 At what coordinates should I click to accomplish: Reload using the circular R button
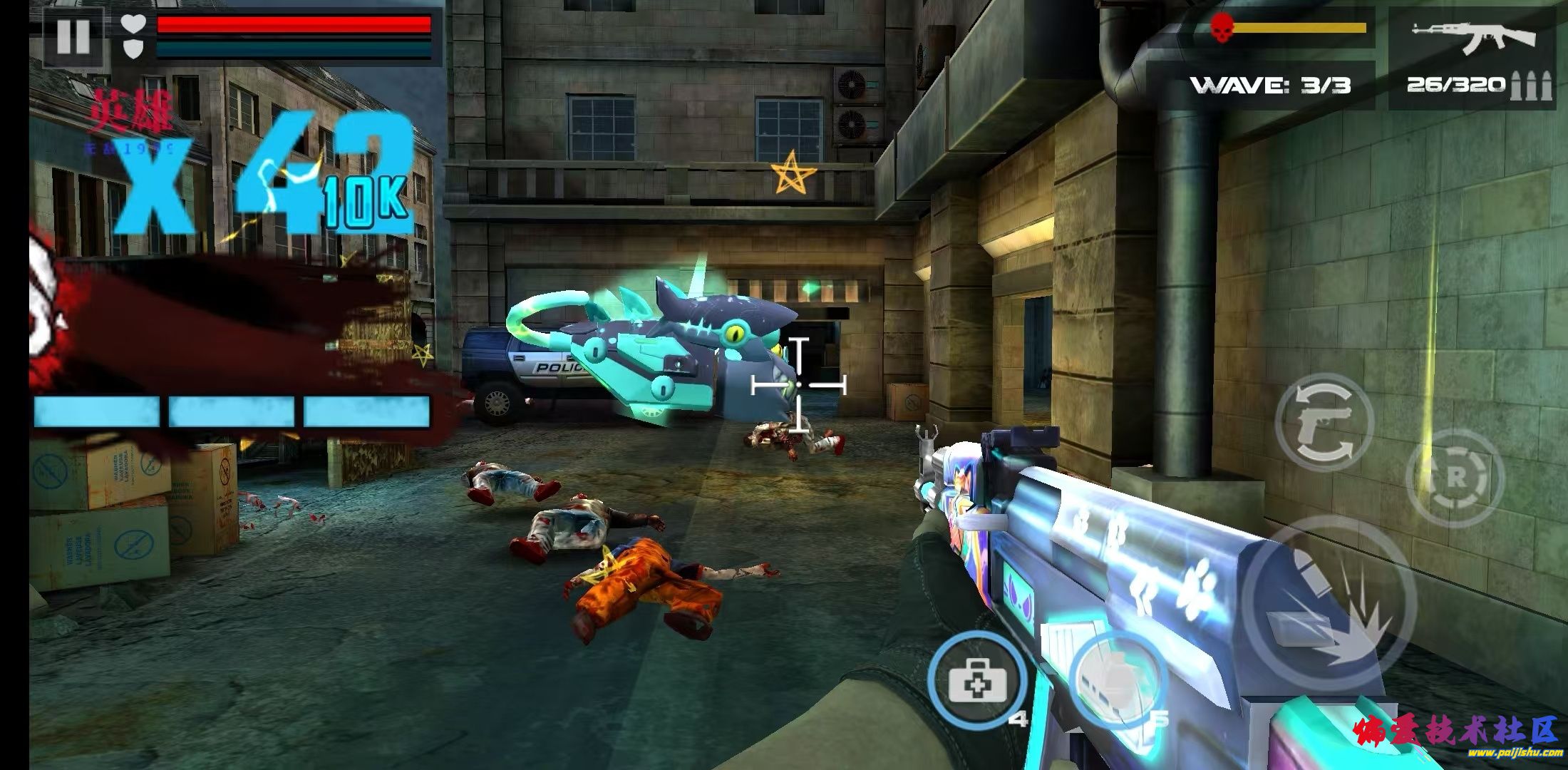[1455, 478]
